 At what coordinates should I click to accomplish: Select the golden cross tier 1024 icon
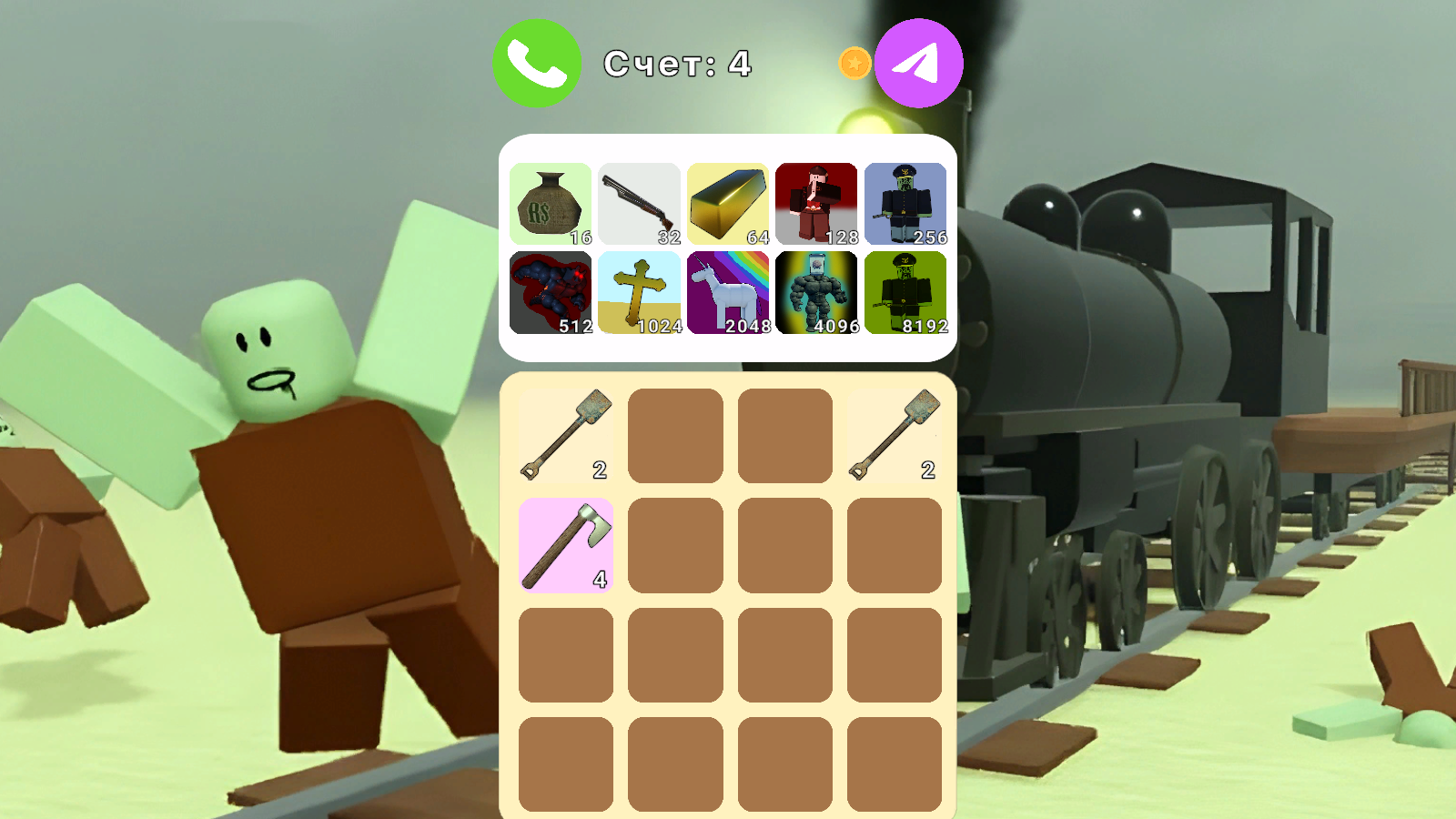point(640,289)
